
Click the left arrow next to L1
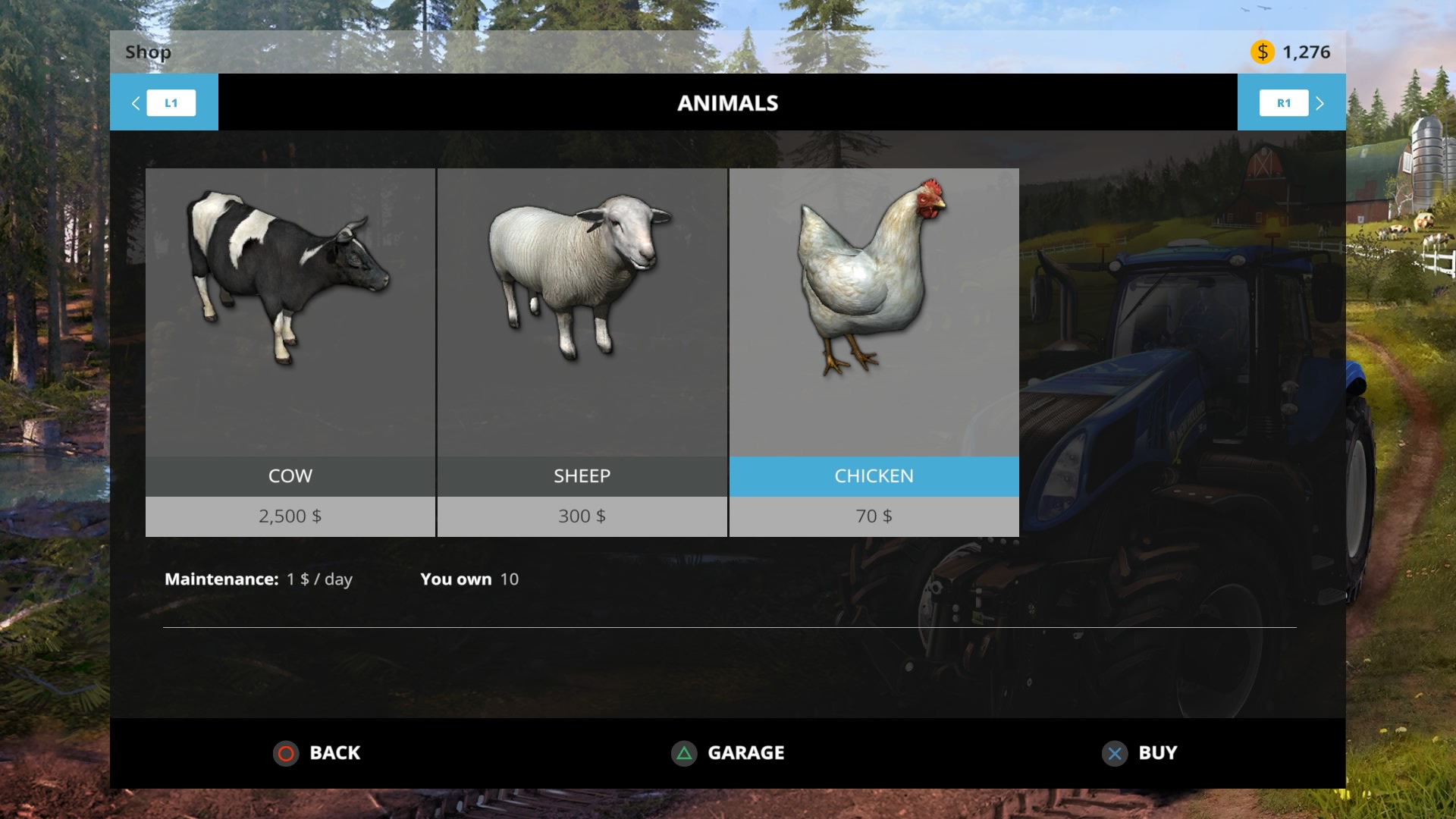[136, 102]
